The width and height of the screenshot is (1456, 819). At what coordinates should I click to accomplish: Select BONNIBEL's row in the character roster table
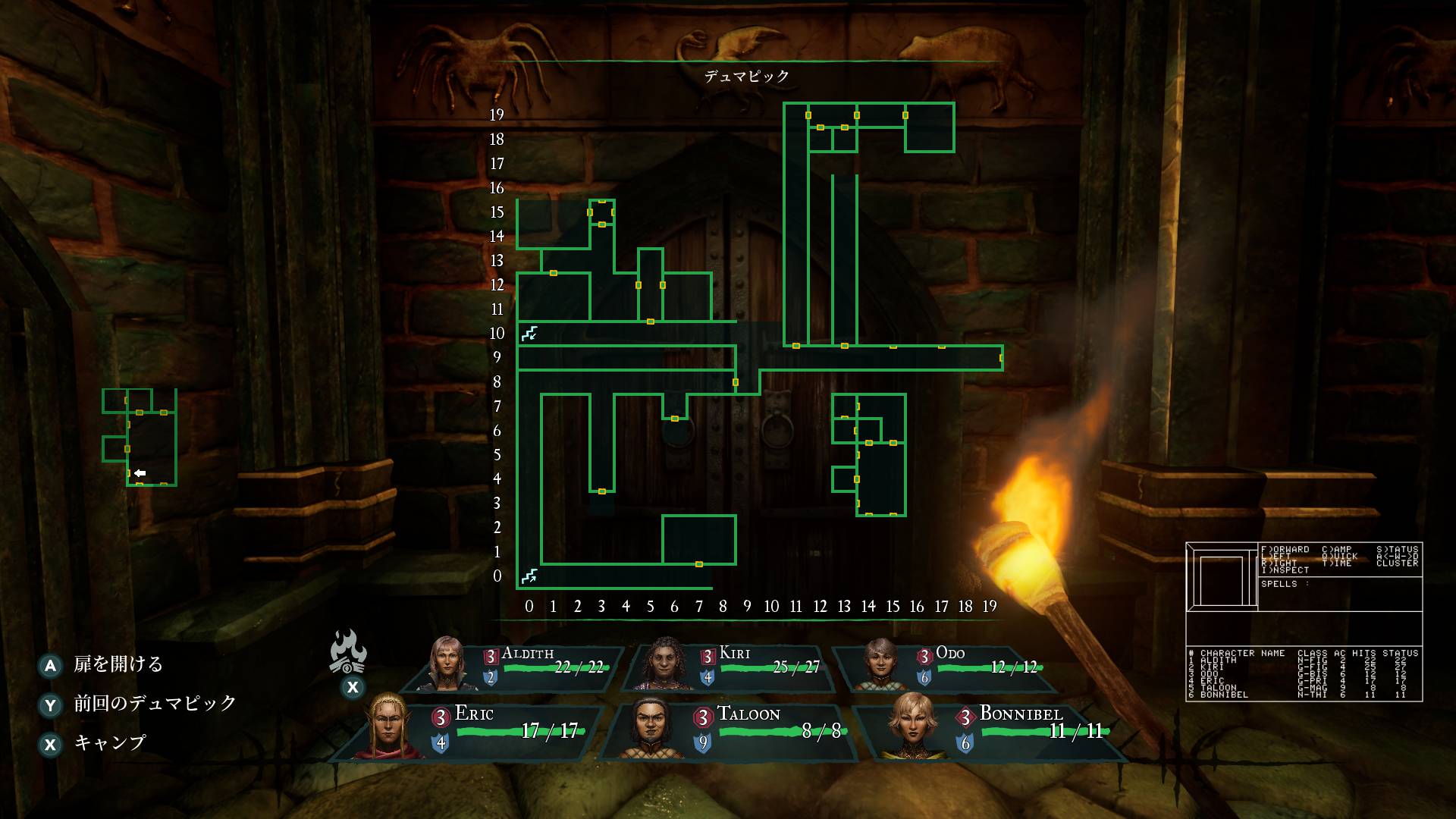click(1225, 695)
